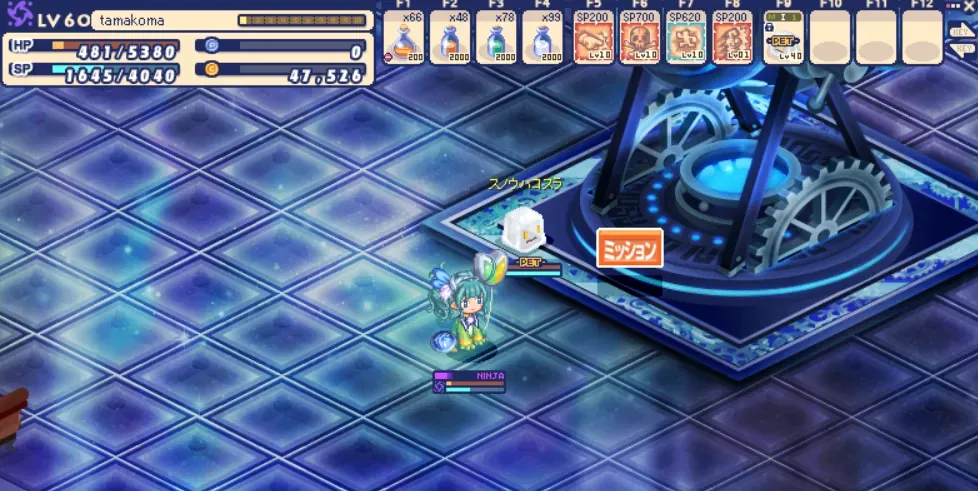This screenshot has height=491, width=978.
Task: Use the blue-orange potion in slot F2
Action: [449, 40]
